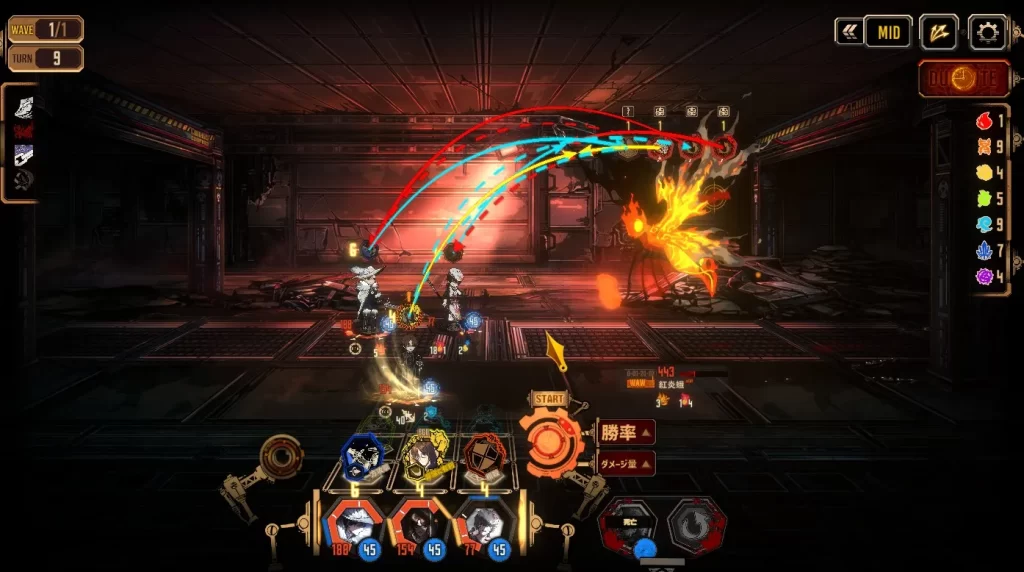Click the golden arrows button beside MID

click(x=938, y=32)
